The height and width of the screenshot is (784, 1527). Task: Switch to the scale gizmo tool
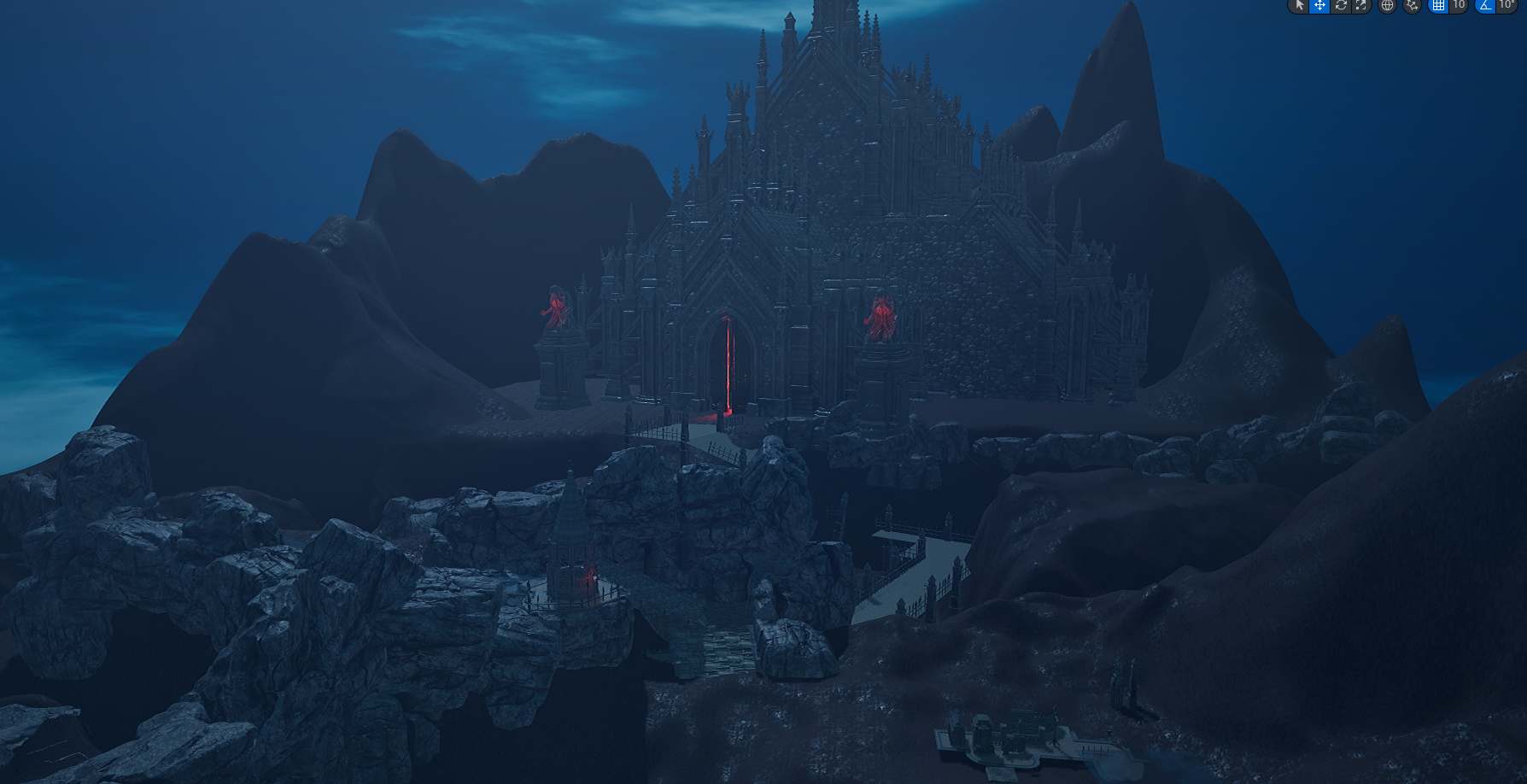(x=1360, y=5)
